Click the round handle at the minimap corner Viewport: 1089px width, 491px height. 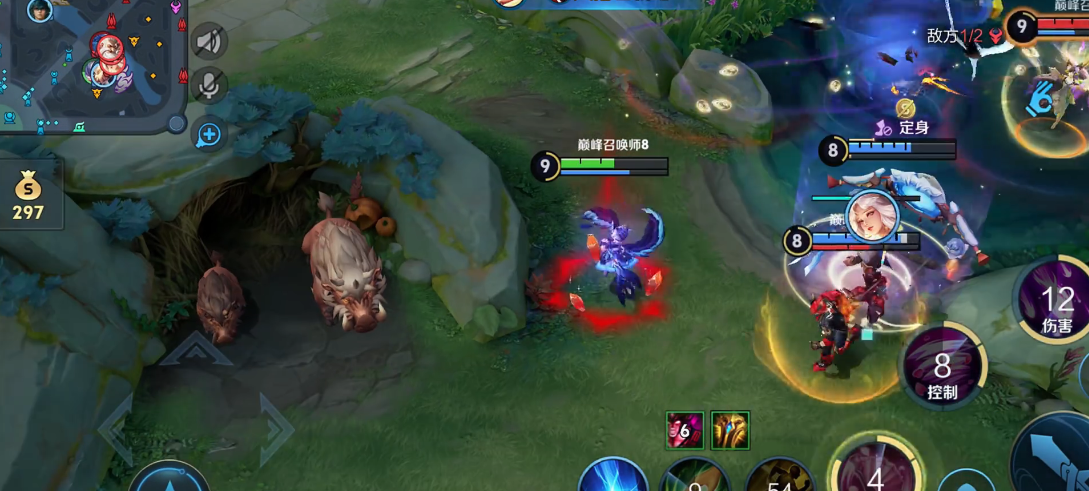point(177,124)
